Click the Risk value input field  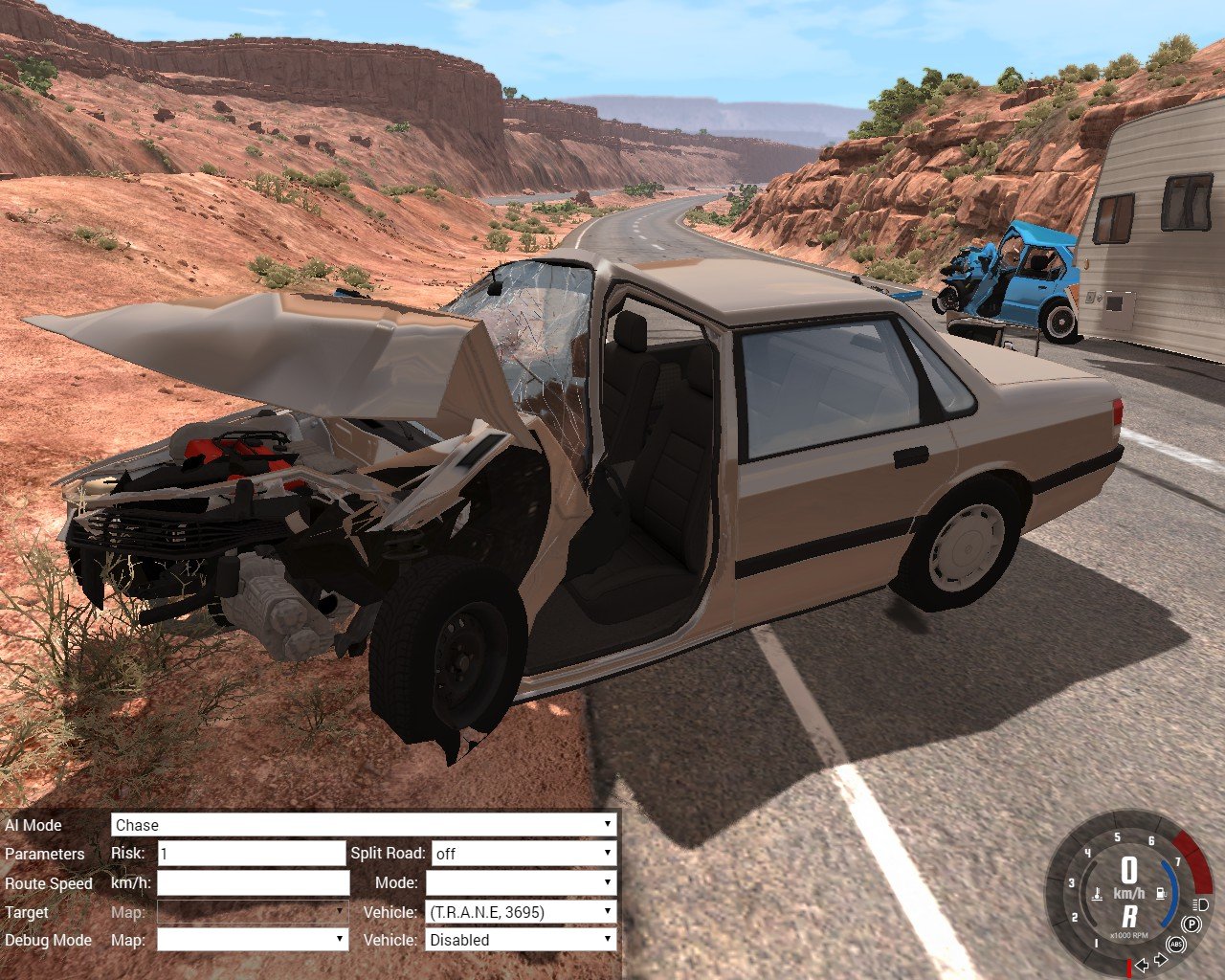[251, 854]
